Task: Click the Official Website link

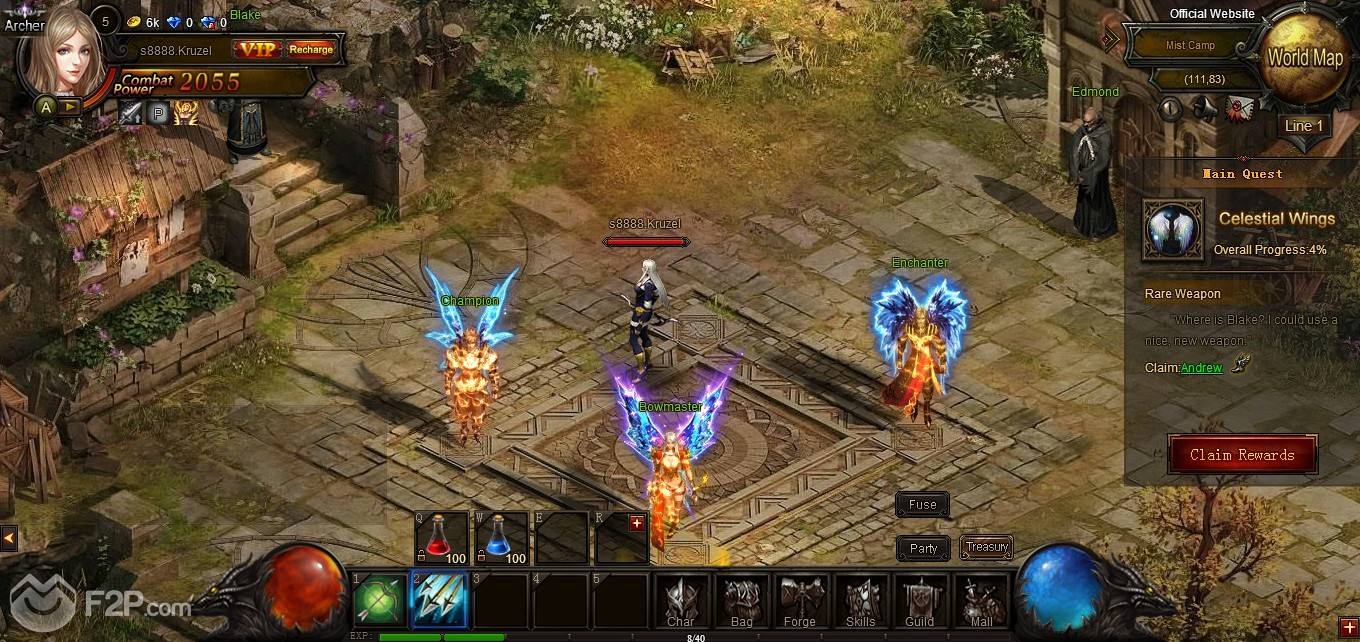Action: 1212,14
